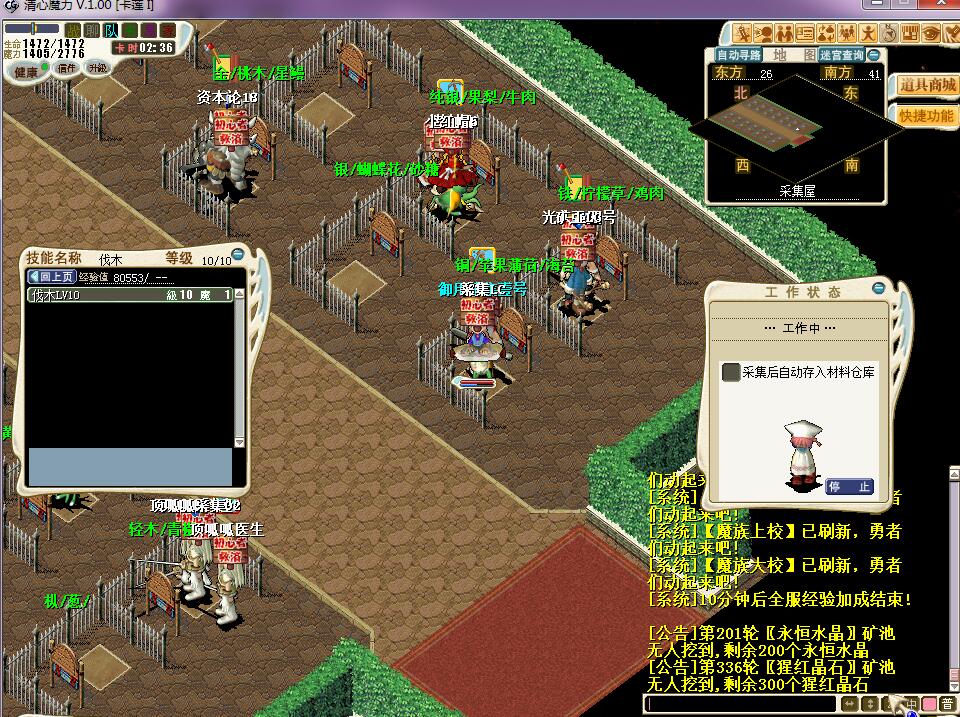Click the 升級 level-up button

point(97,69)
